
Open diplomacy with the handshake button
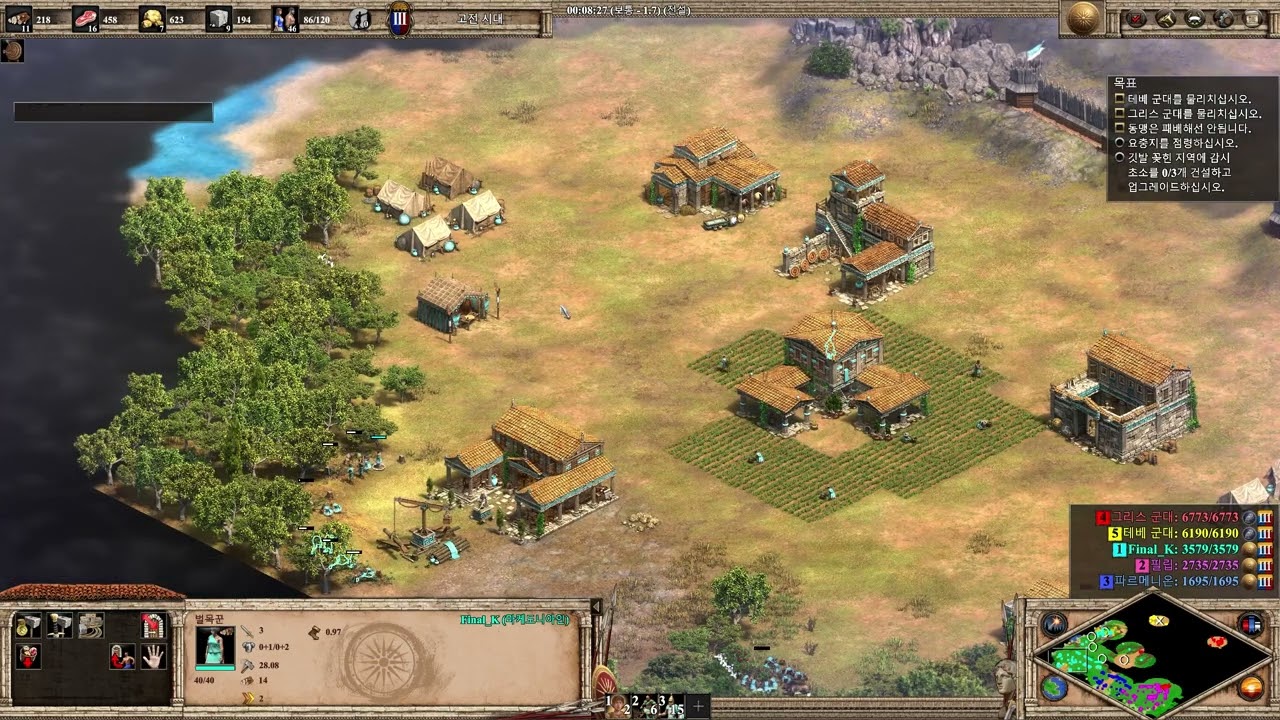(1195, 18)
